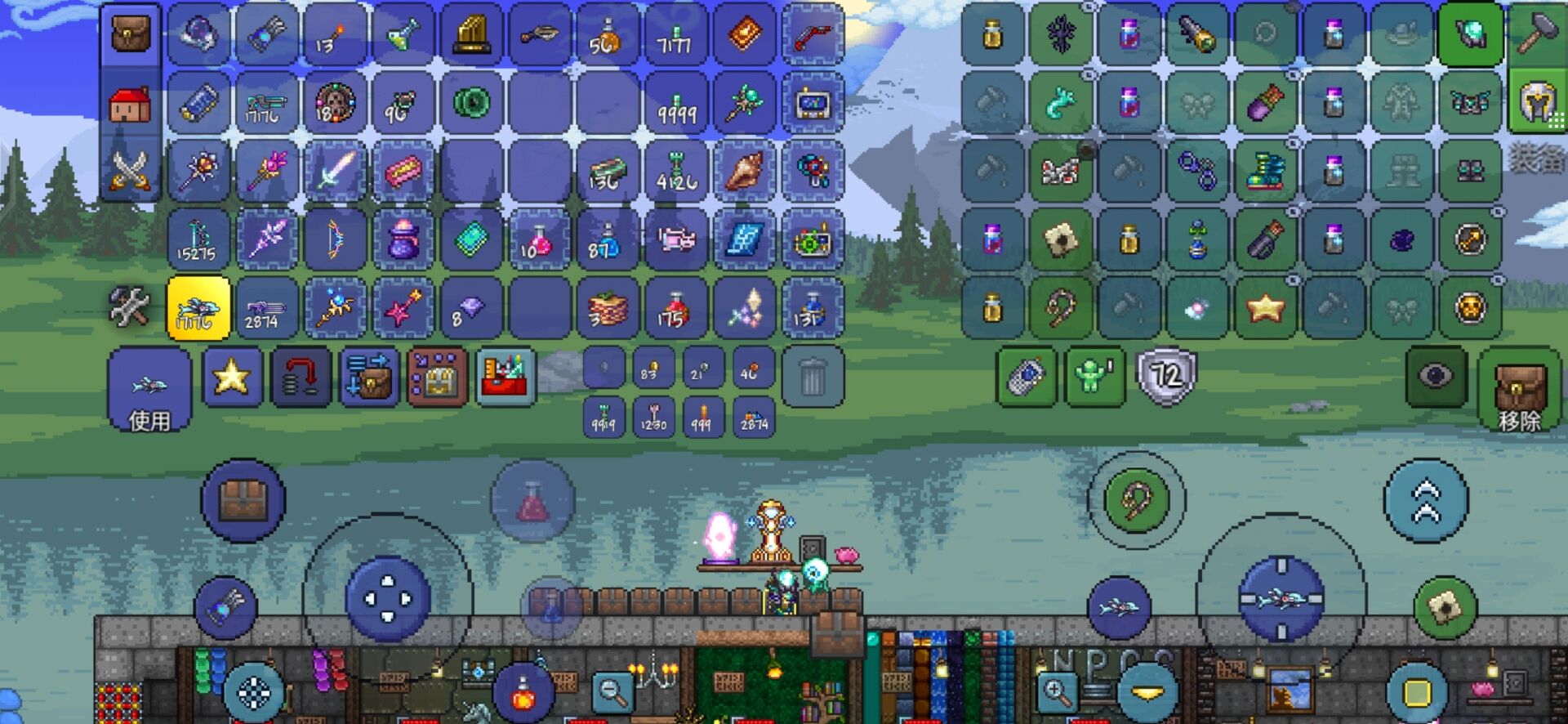The height and width of the screenshot is (724, 1568).
Task: Click the trash can slot
Action: pyautogui.click(x=812, y=377)
